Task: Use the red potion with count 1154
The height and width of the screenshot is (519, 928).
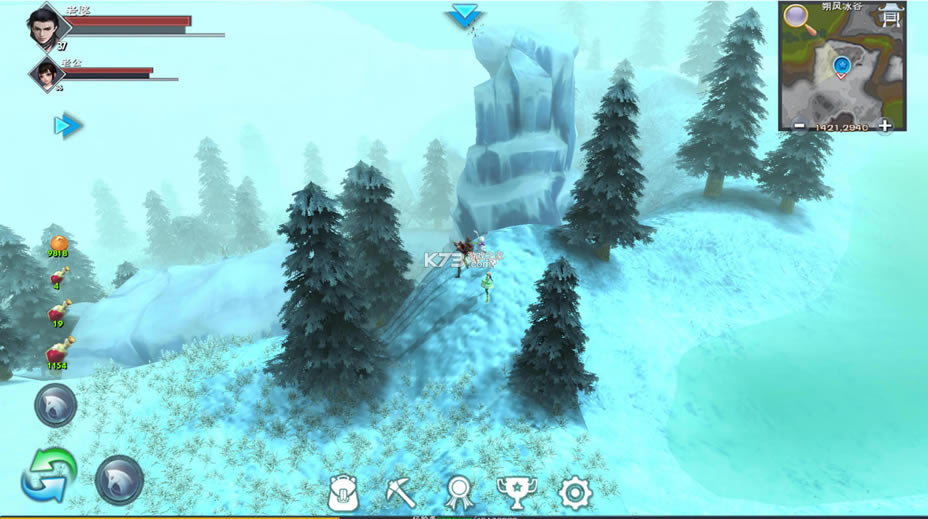Action: pos(59,351)
